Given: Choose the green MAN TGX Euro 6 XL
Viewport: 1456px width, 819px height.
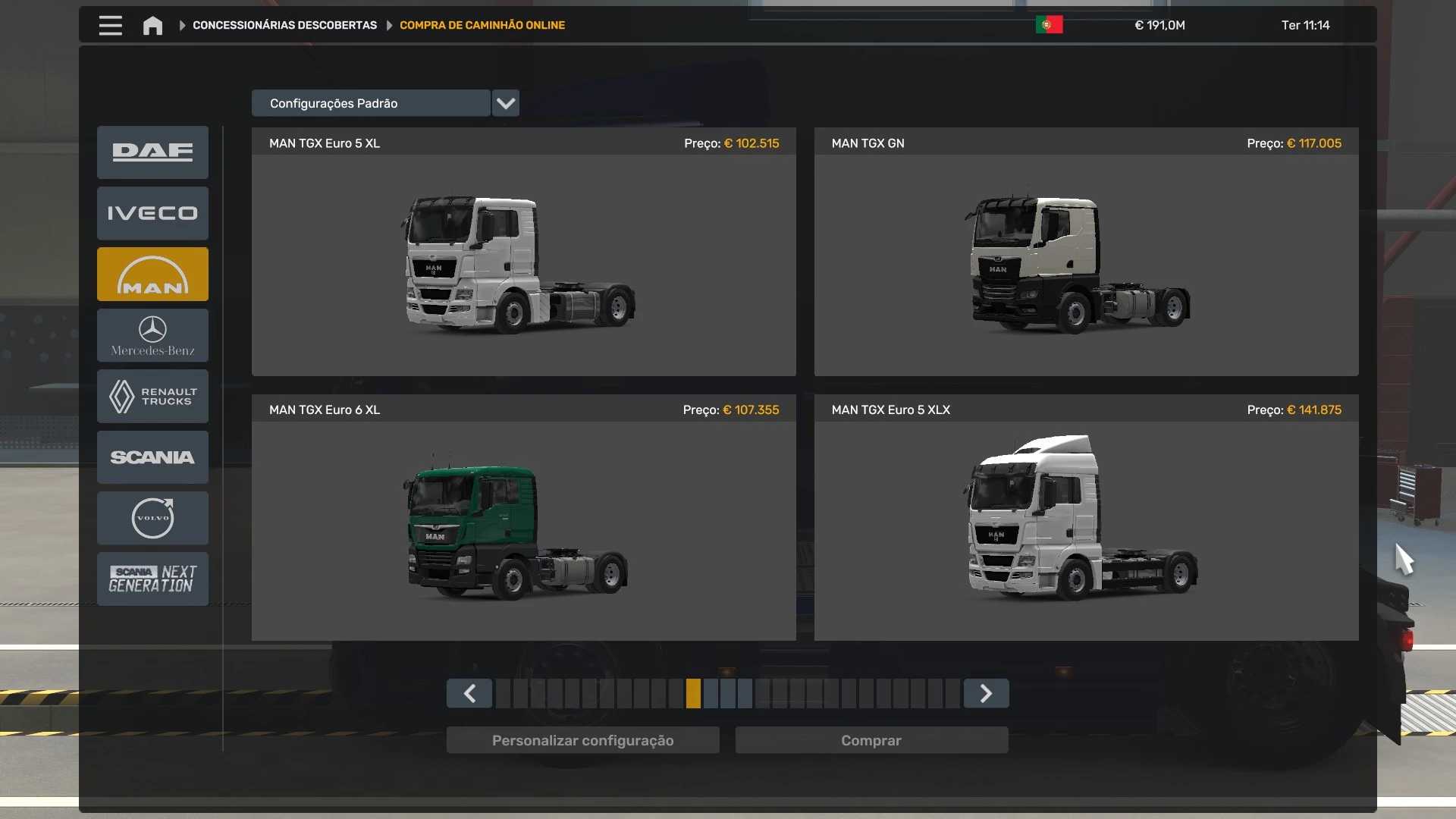Looking at the screenshot, I should tap(523, 529).
